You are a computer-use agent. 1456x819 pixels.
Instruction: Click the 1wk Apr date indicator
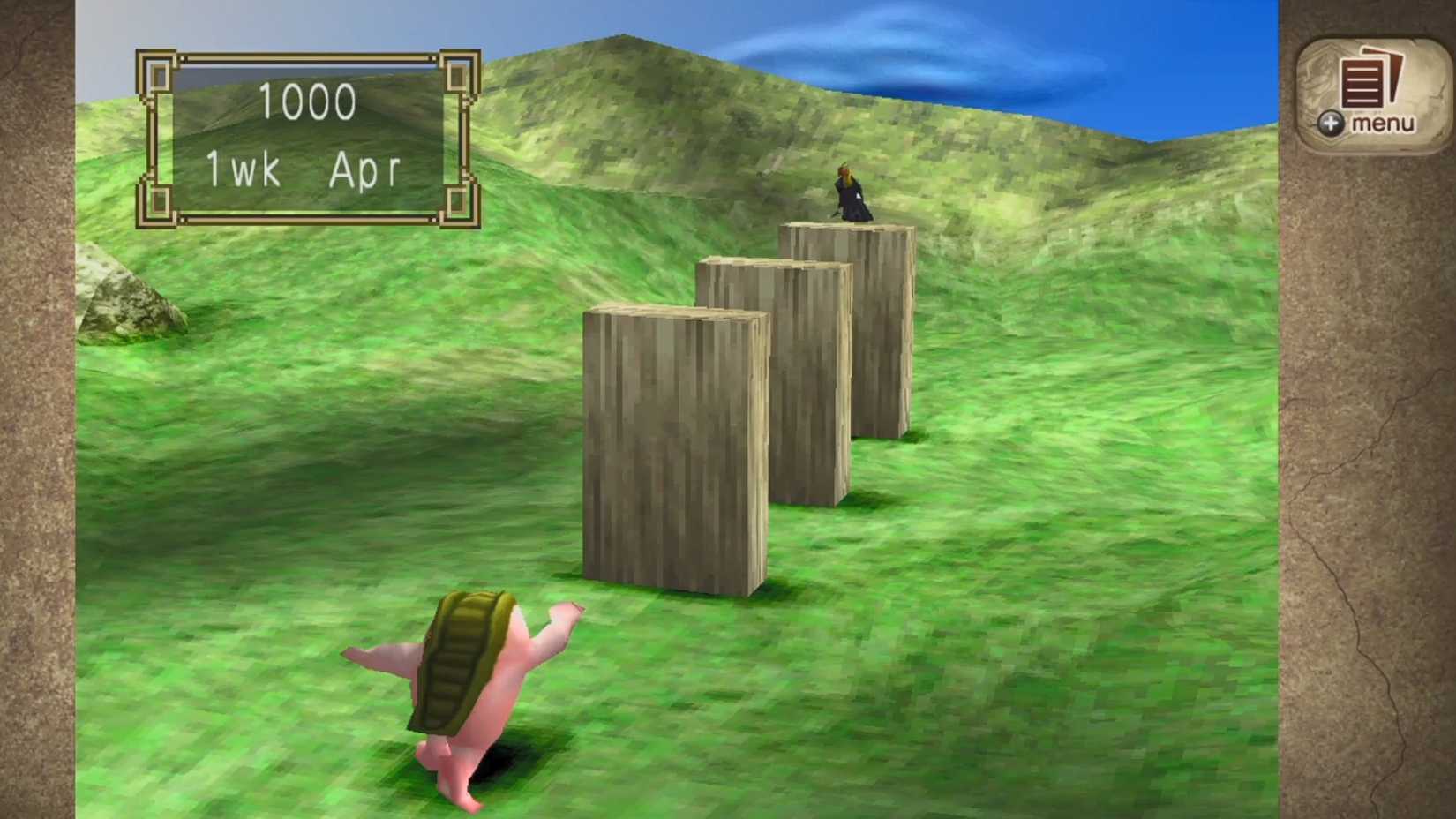click(x=304, y=168)
